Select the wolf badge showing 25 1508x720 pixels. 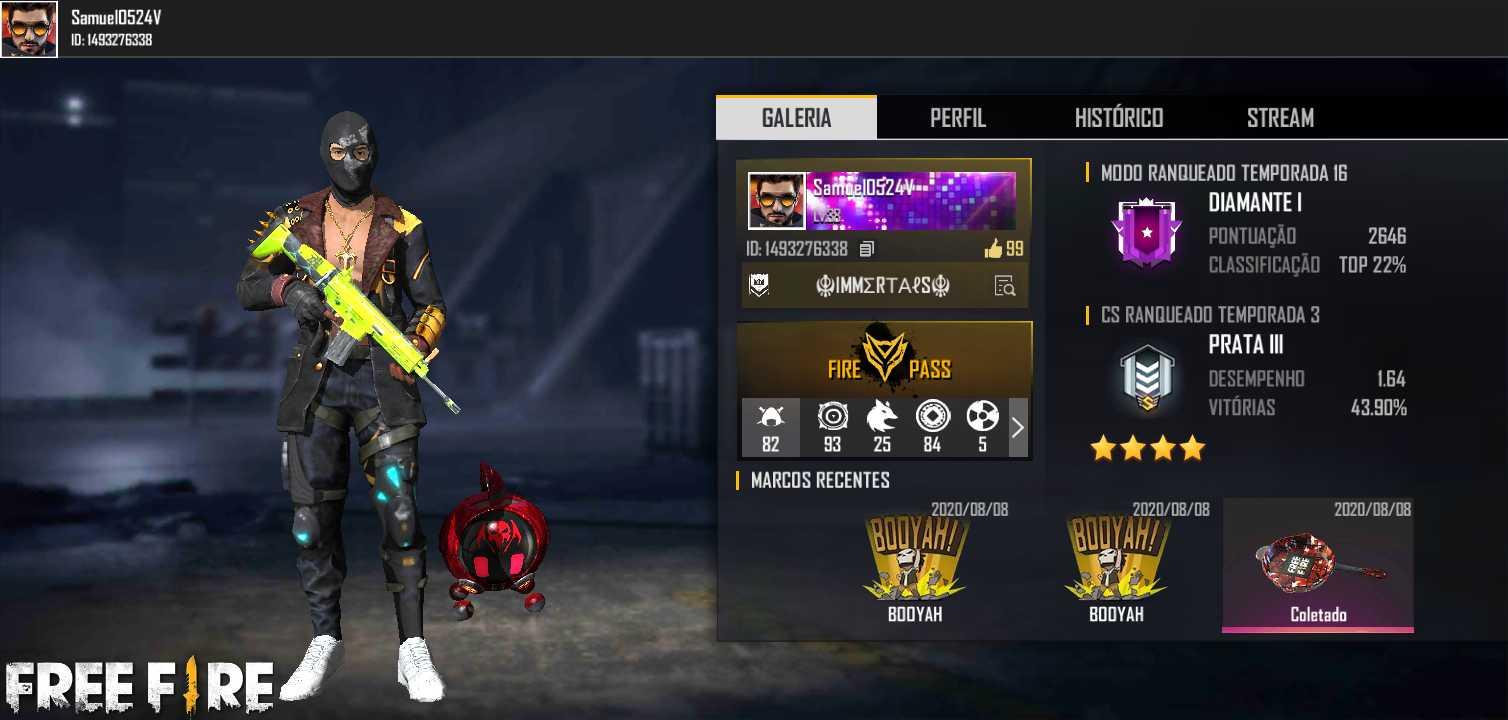[882, 427]
